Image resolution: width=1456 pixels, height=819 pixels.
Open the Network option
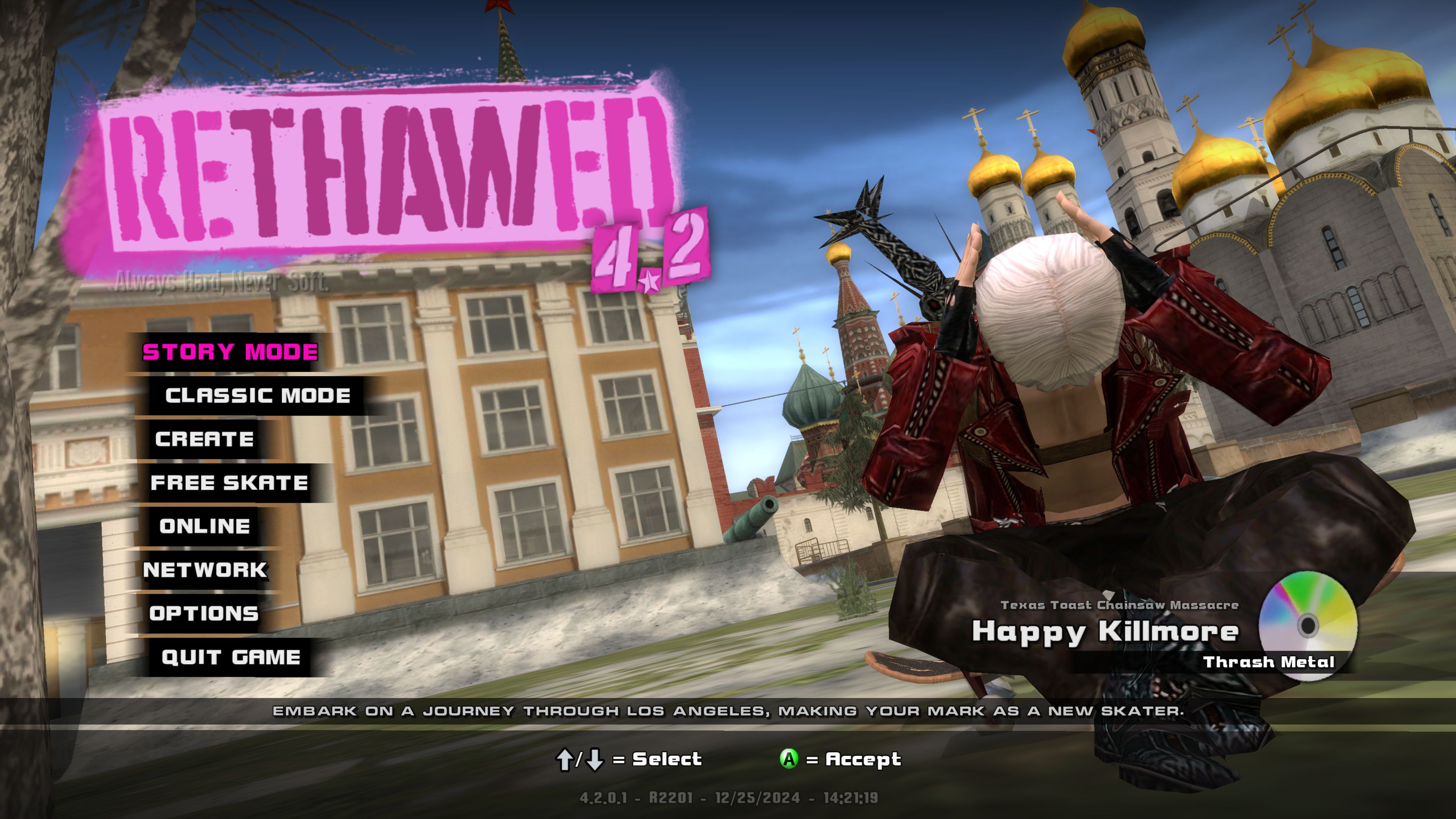tap(205, 570)
